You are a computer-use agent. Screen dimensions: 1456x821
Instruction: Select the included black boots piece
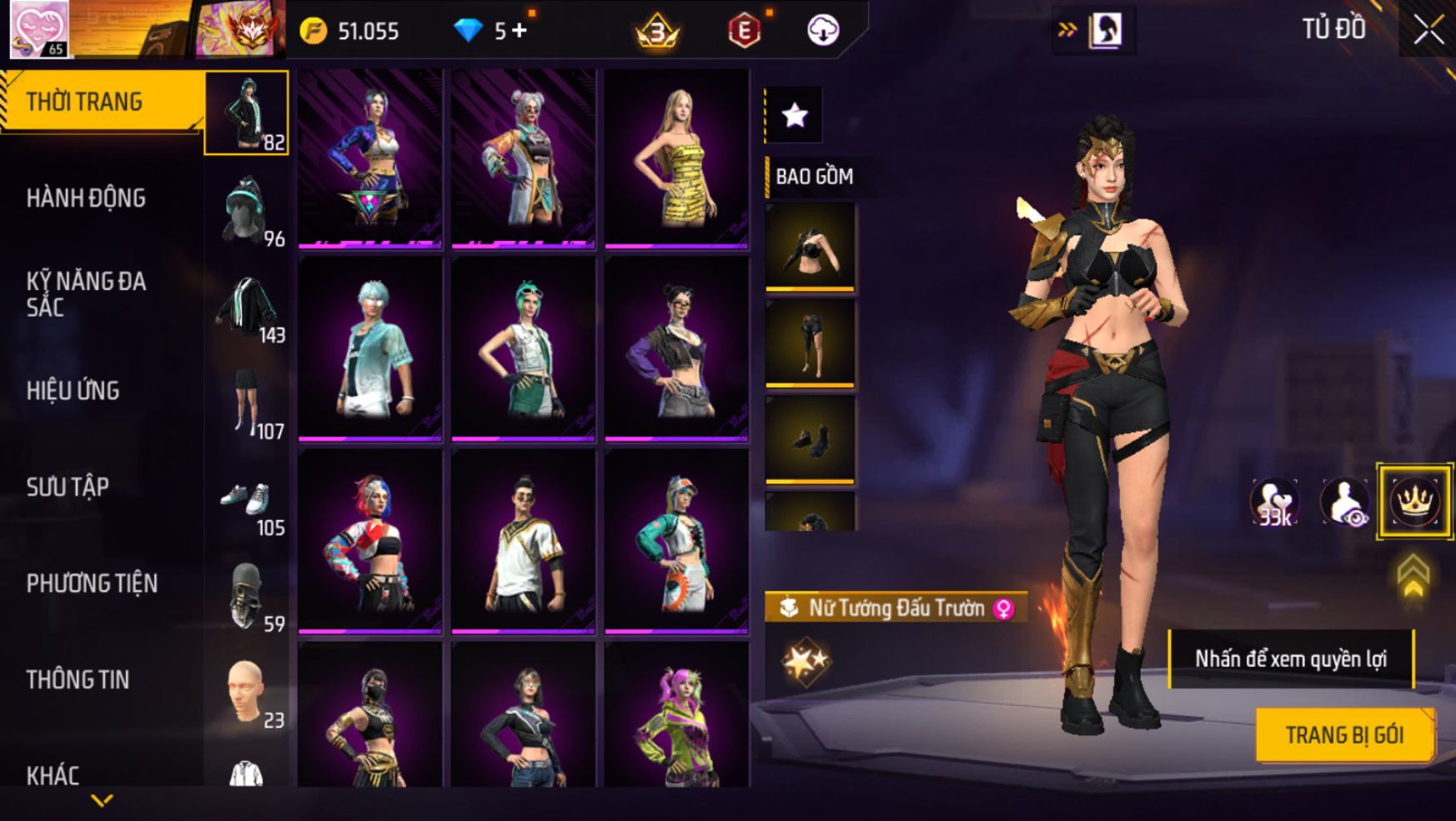[810, 439]
